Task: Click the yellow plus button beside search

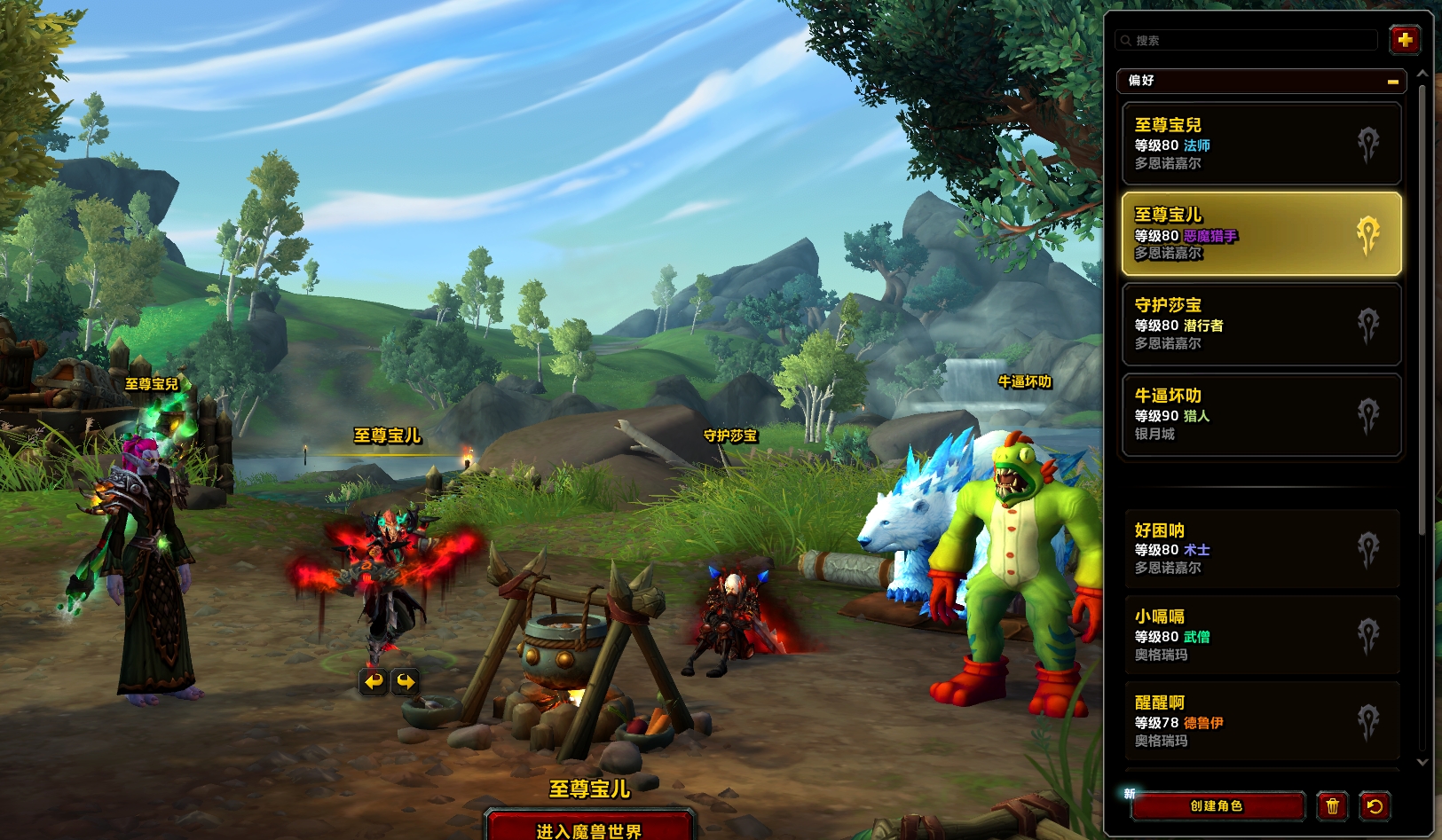Action: point(1404,40)
